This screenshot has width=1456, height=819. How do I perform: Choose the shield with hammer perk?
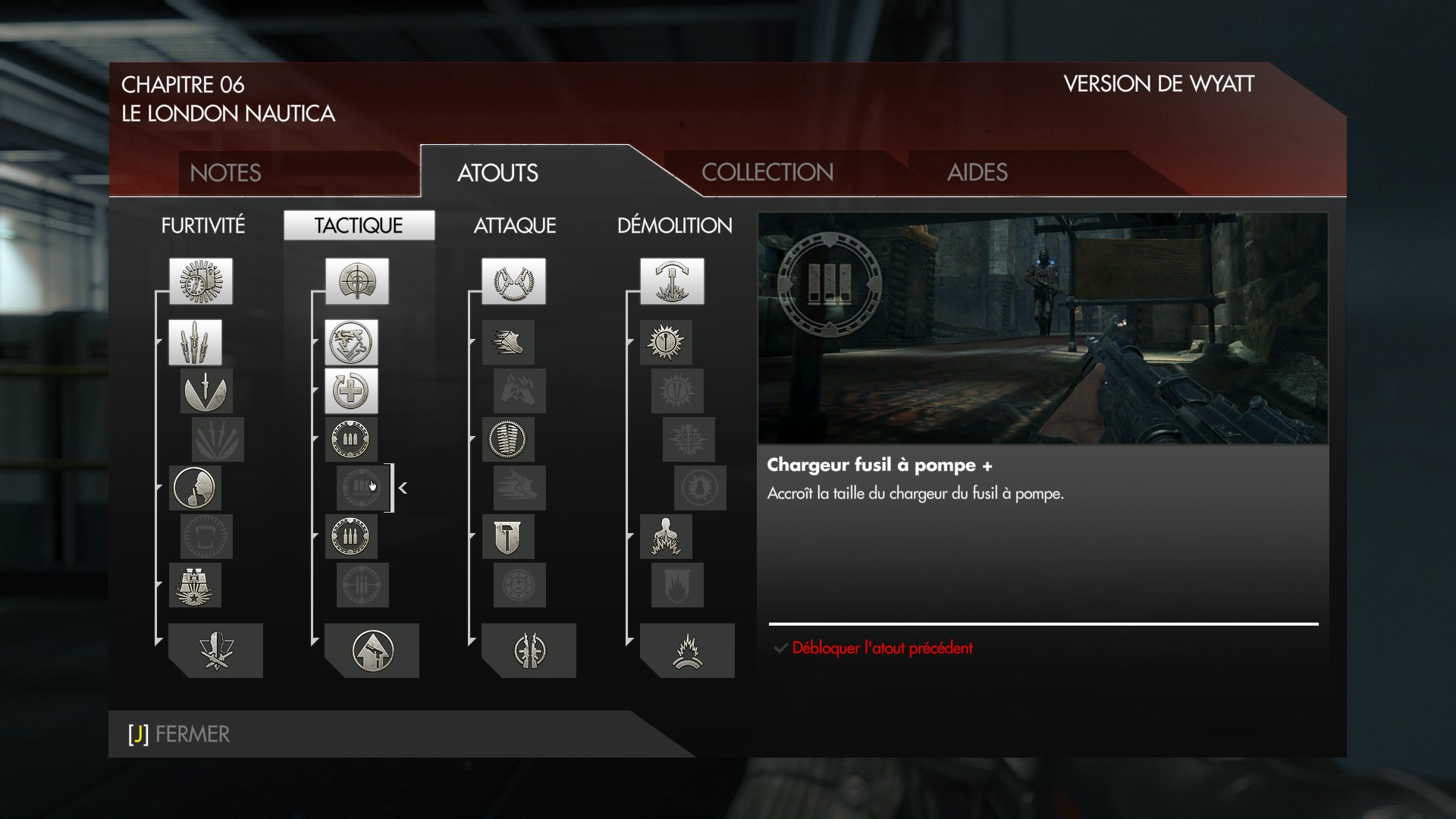click(508, 537)
